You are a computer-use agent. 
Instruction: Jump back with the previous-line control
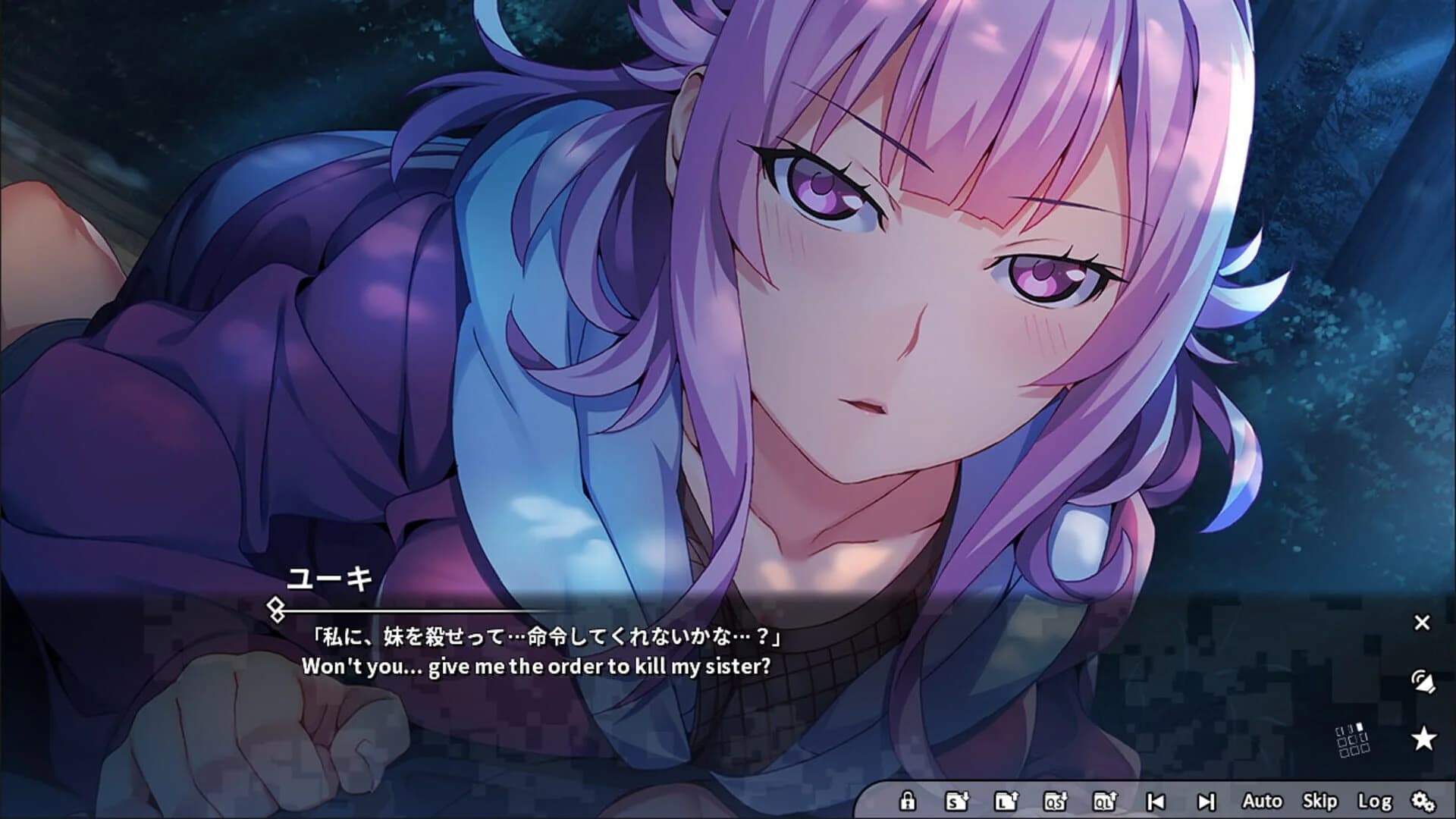(1155, 800)
